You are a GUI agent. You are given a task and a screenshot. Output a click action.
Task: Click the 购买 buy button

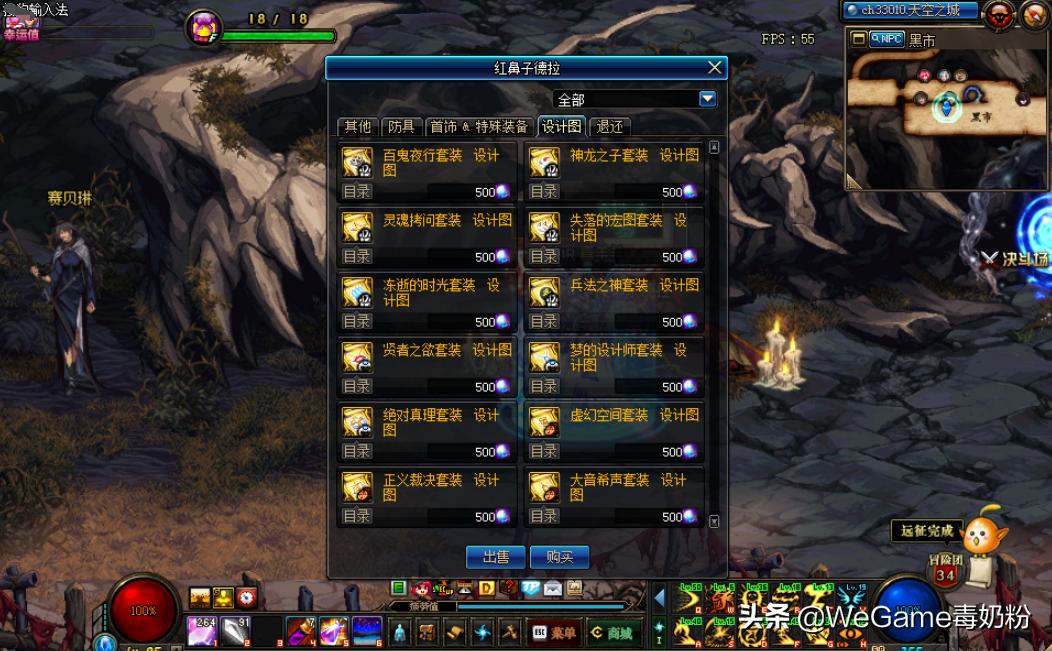pyautogui.click(x=559, y=557)
